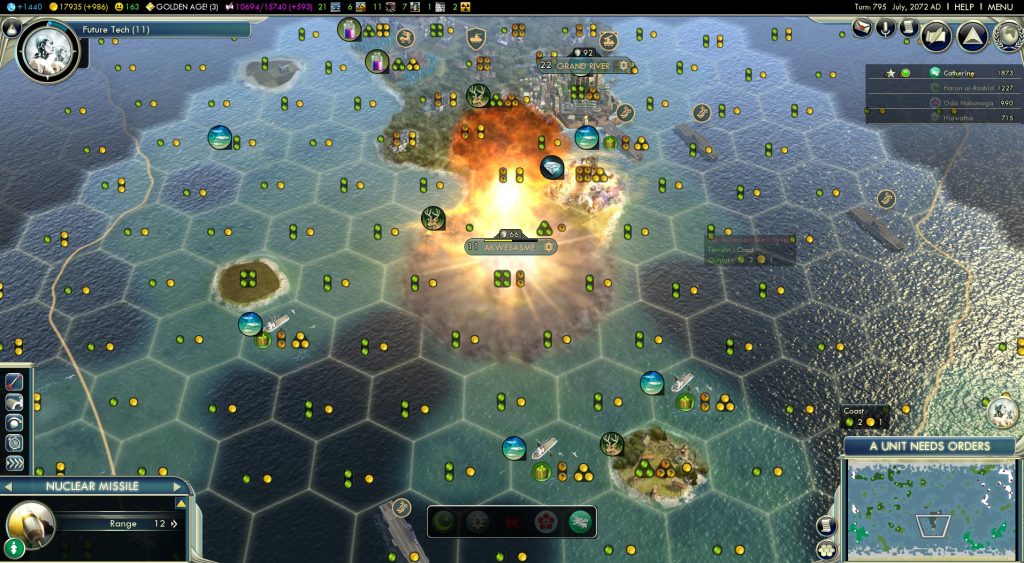Click the A UNIT NEEDS ORDERS button
Screen dimensions: 1024x563
click(x=929, y=446)
